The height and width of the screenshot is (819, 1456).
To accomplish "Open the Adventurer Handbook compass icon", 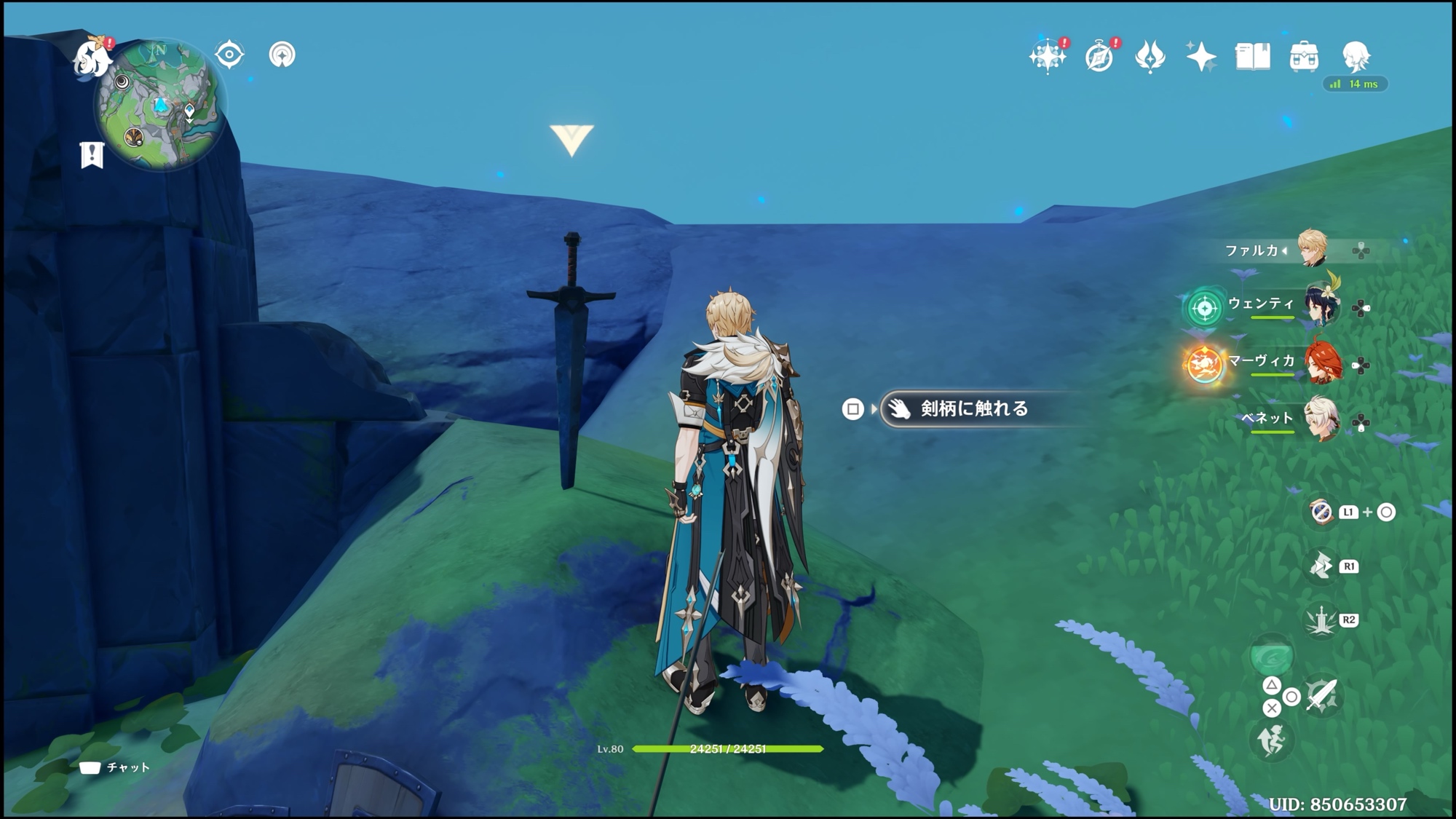I will 1099,56.
